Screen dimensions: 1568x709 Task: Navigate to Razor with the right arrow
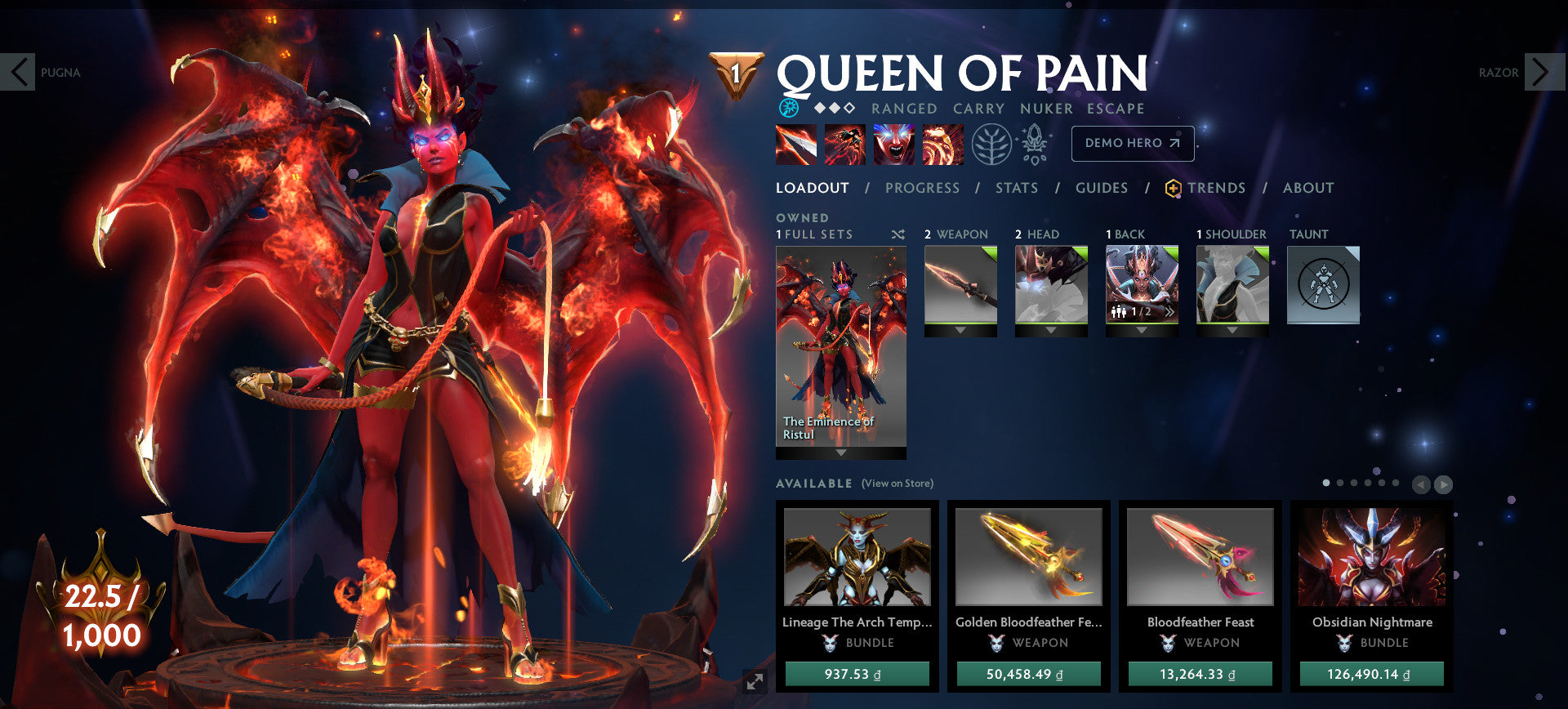pos(1543,73)
